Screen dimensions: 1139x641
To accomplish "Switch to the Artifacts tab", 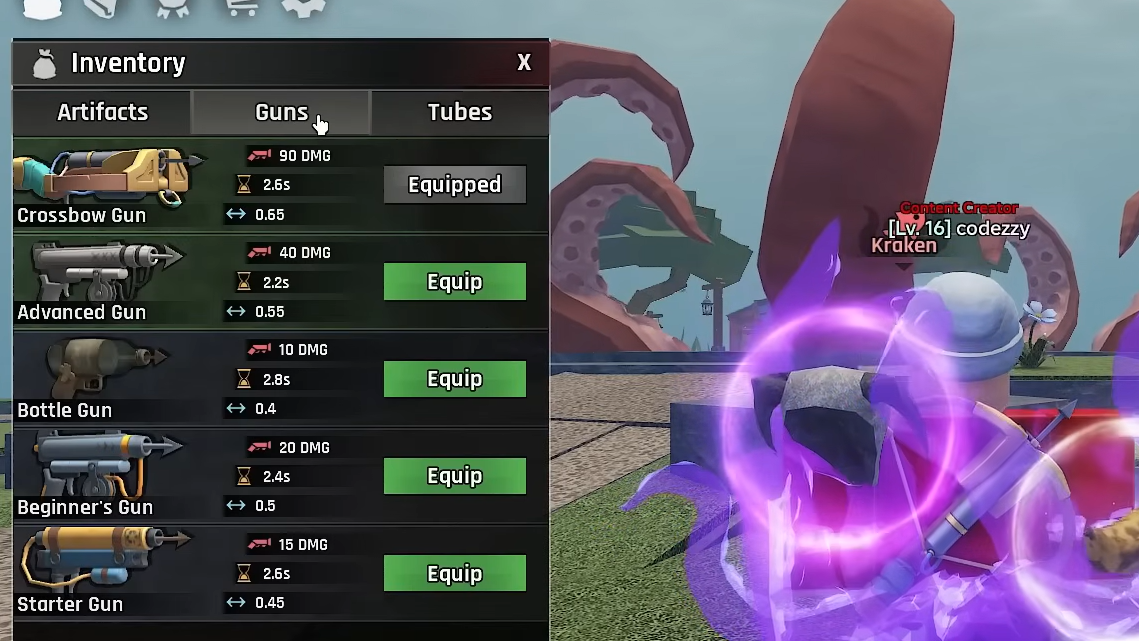I will click(x=102, y=112).
